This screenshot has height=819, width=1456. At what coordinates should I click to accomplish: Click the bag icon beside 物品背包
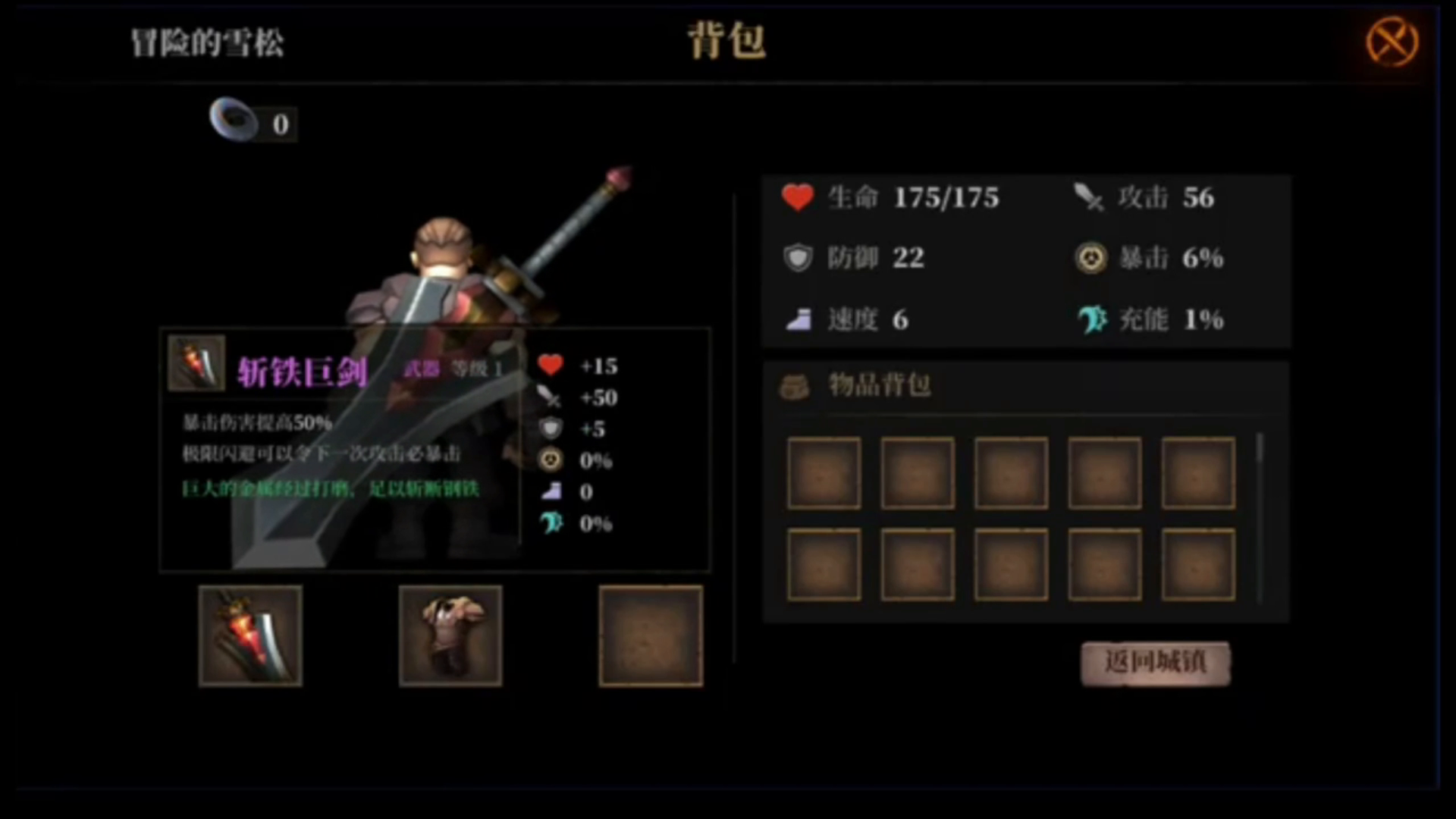[x=796, y=385]
